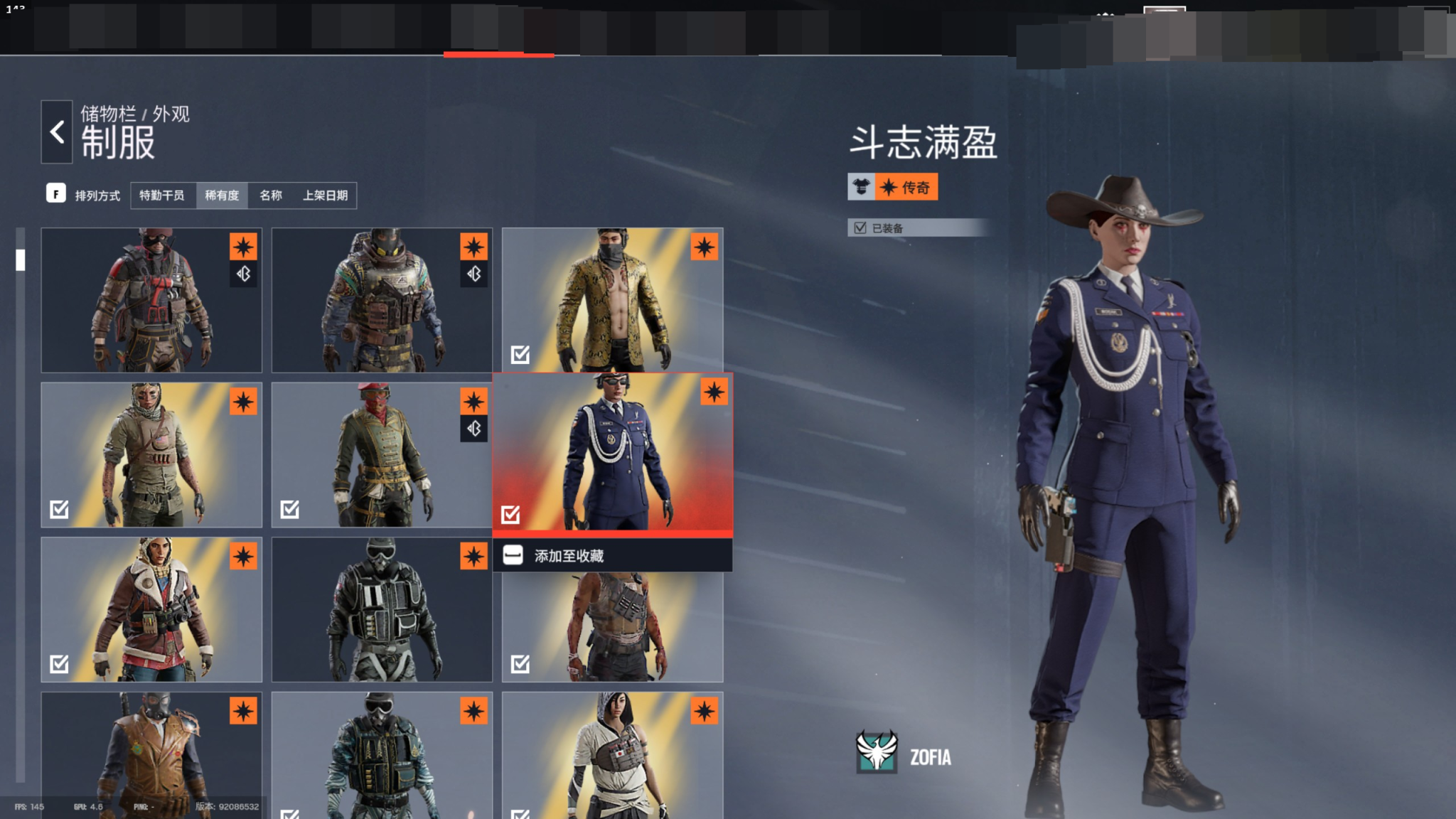Viewport: 1456px width, 819px height.
Task: Select the teal camo gas mask uniform
Action: click(382, 755)
